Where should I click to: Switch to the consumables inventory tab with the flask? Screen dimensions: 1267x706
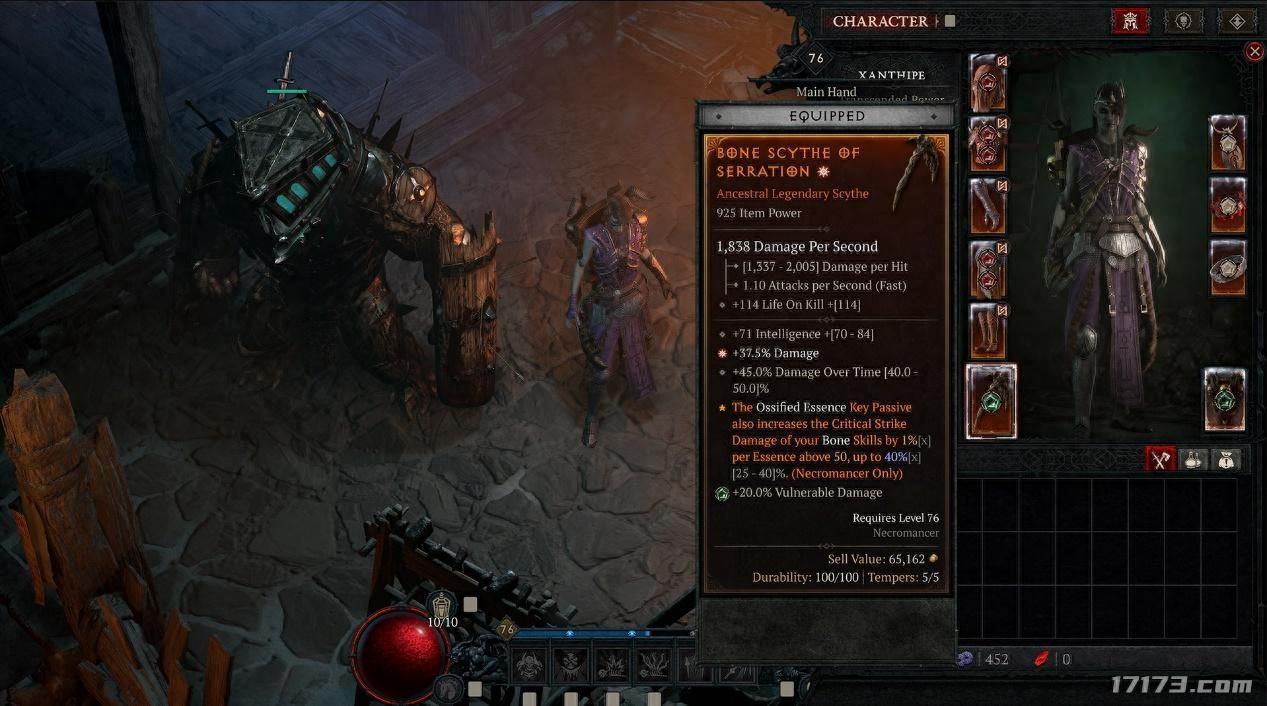tap(1194, 459)
